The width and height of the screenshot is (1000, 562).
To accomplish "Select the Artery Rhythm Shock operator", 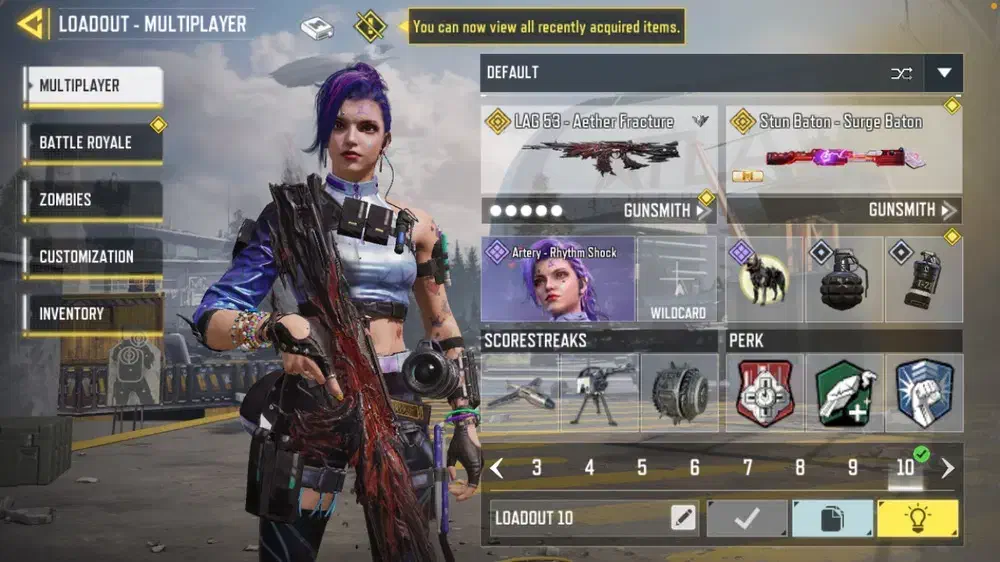I will pyautogui.click(x=558, y=279).
